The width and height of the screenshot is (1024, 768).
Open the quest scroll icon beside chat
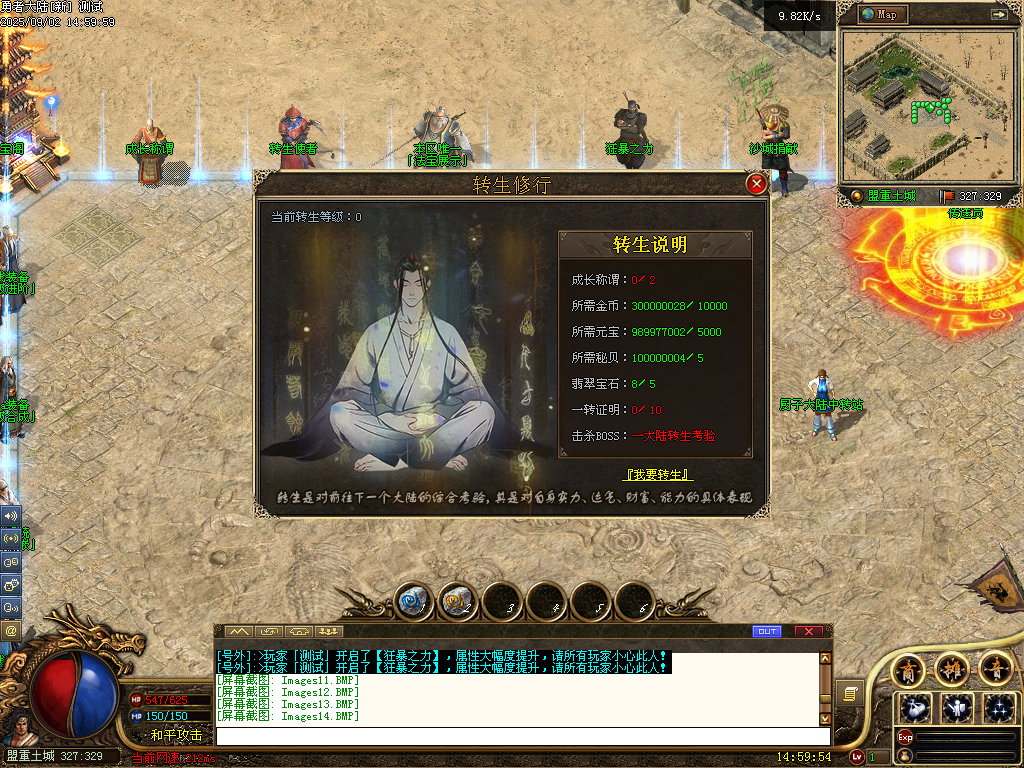(x=851, y=692)
